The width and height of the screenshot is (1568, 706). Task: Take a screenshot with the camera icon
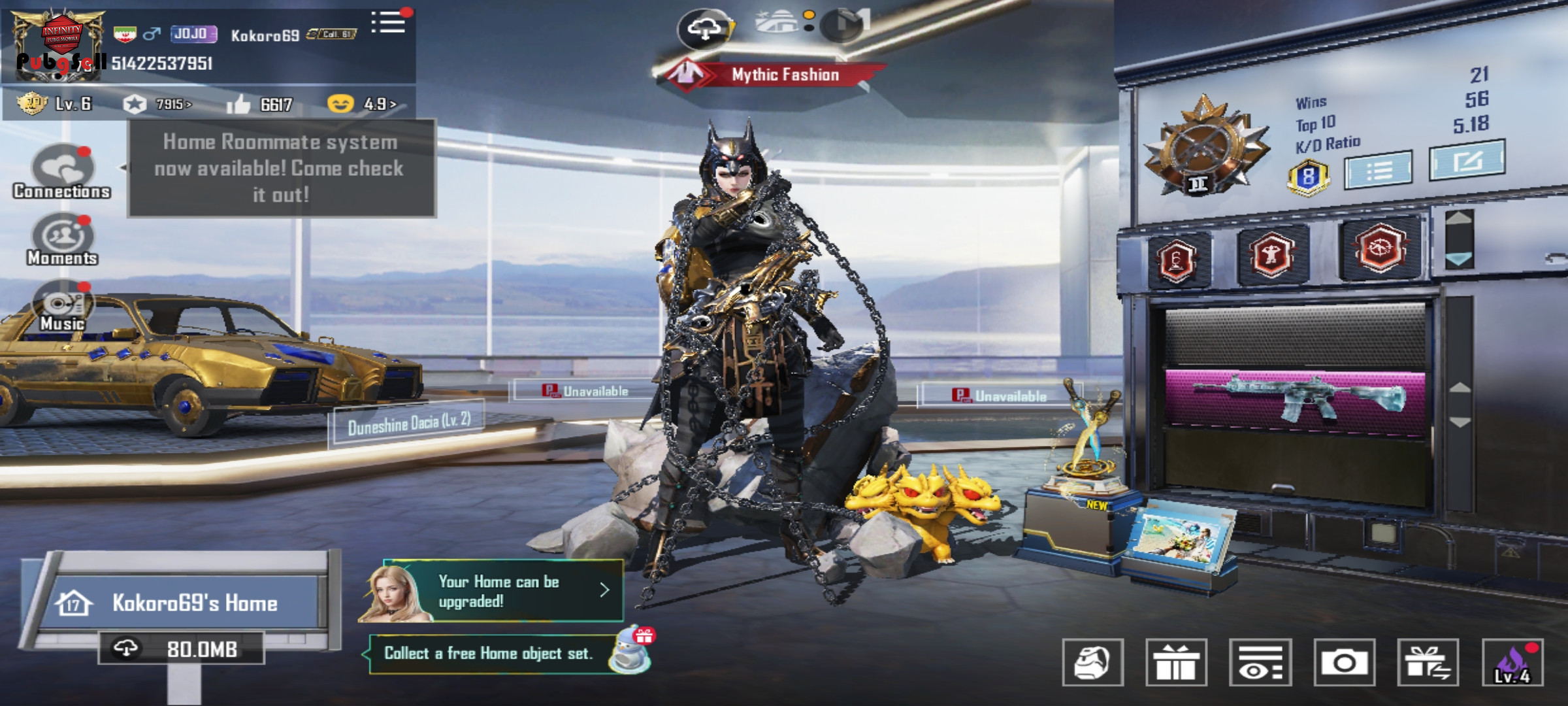[x=1344, y=663]
